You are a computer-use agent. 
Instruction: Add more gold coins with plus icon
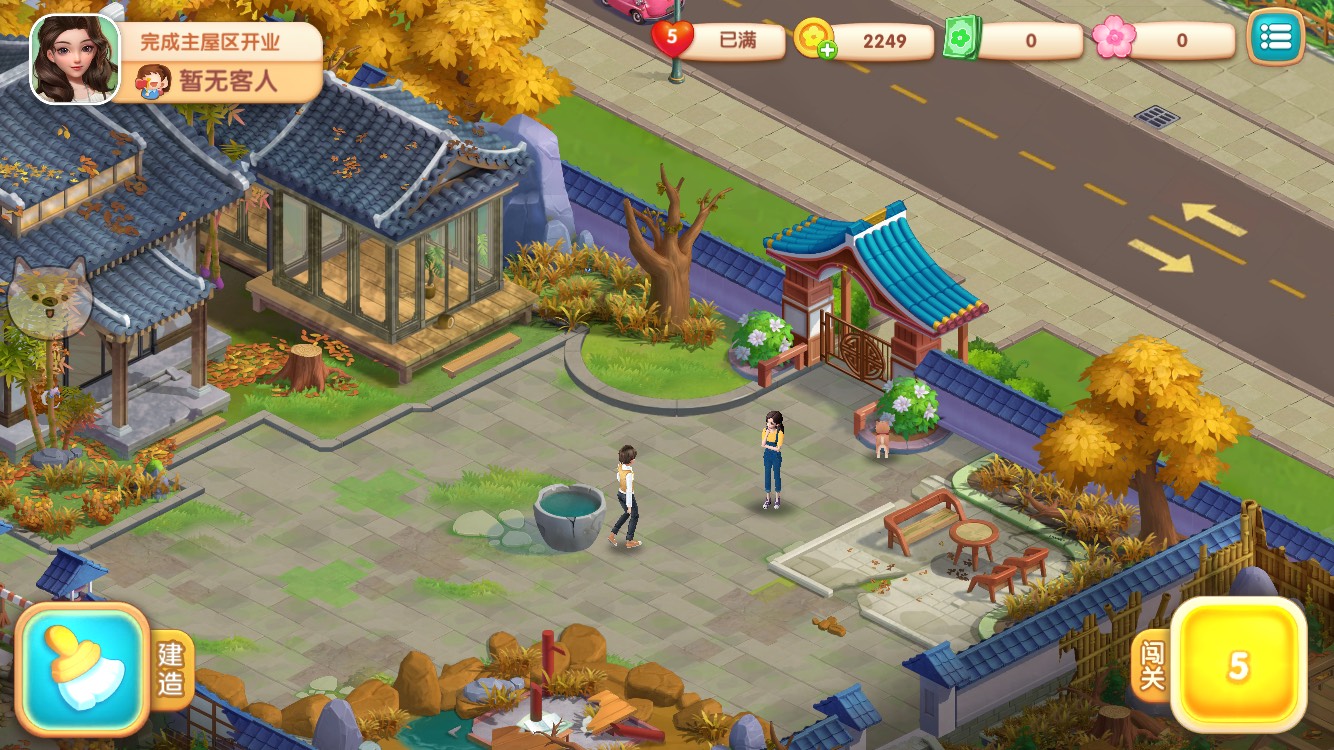tap(827, 51)
